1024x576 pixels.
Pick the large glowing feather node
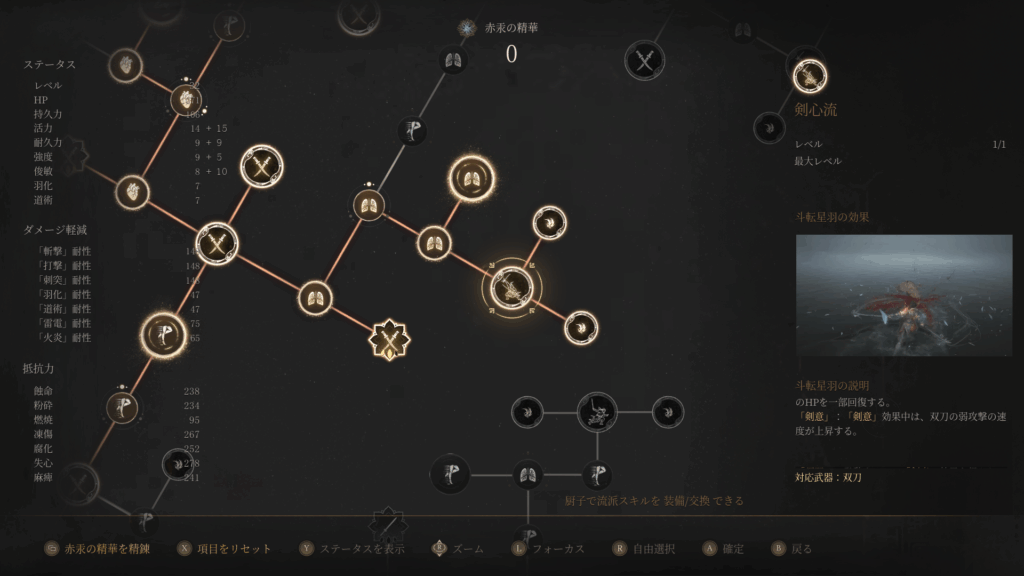click(x=163, y=336)
